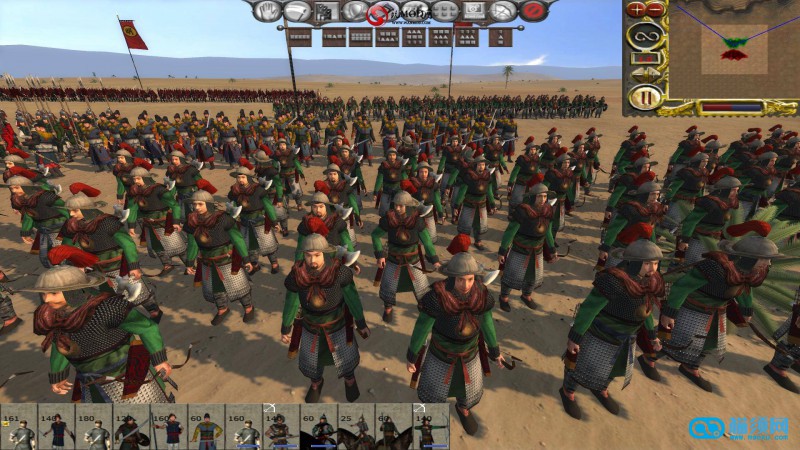Click the infinity-symbol button beside minimap

(x=645, y=38)
